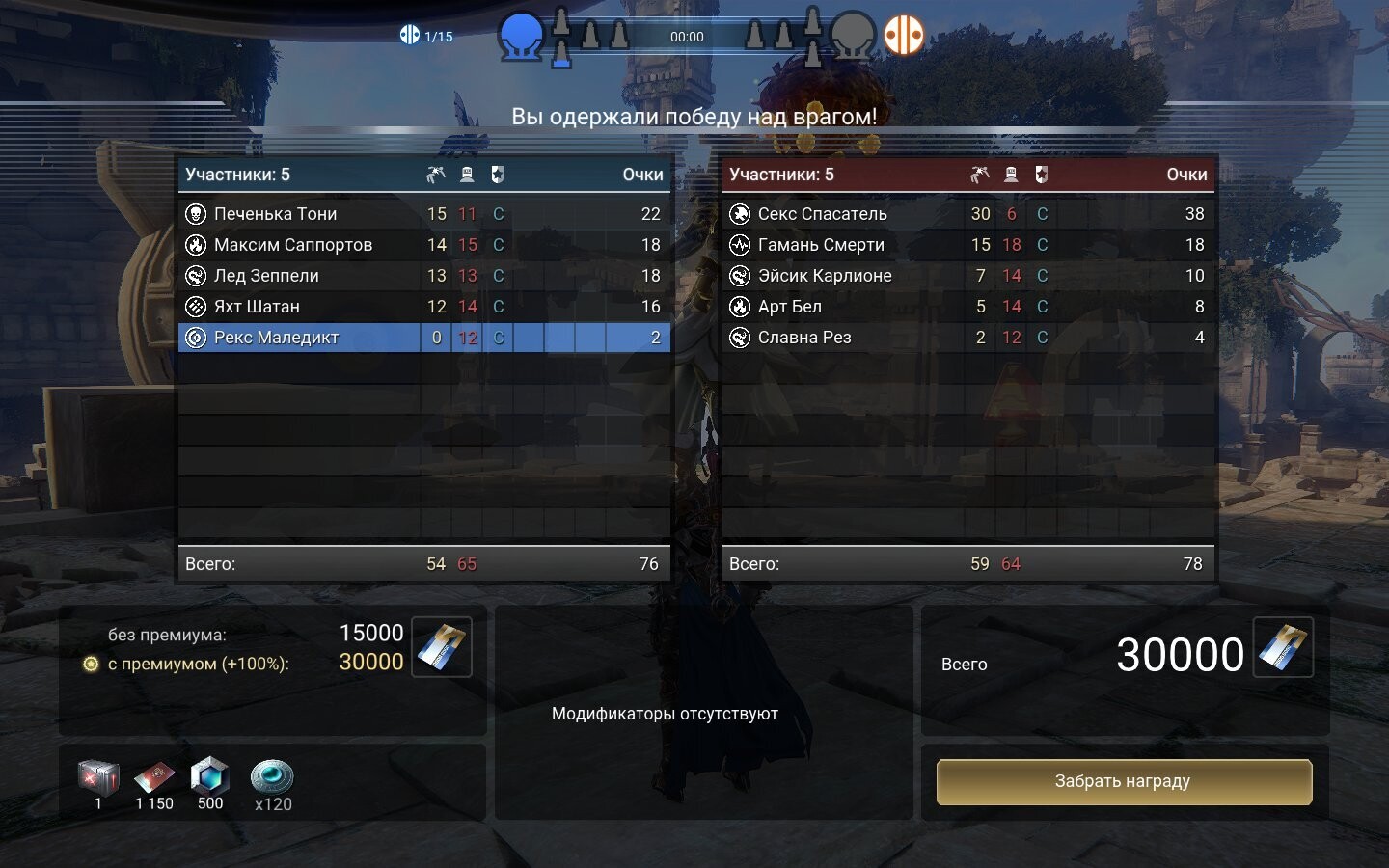Click the kills column header icon
Screen dimensions: 1389x868
[434, 175]
